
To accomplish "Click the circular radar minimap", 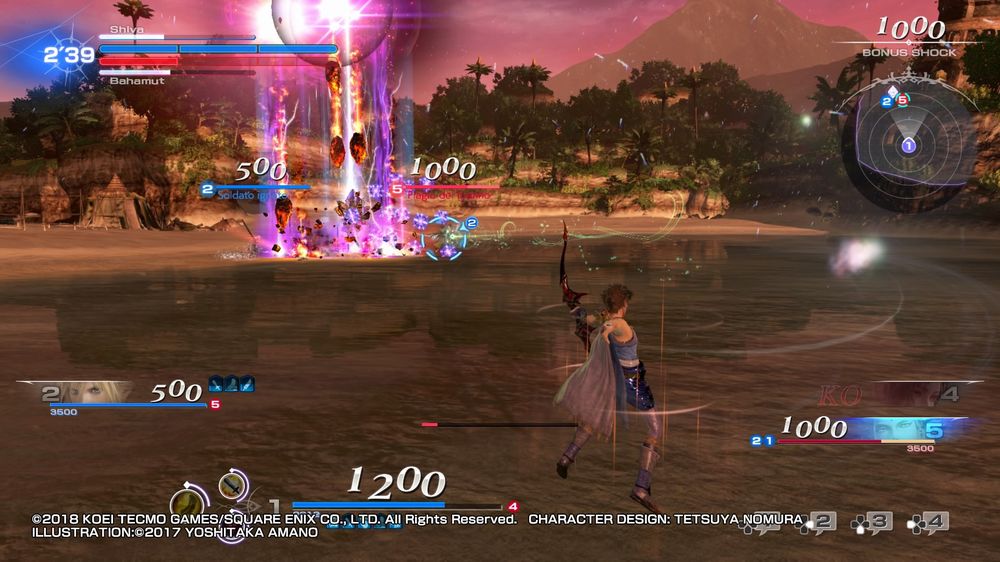I will click(908, 146).
